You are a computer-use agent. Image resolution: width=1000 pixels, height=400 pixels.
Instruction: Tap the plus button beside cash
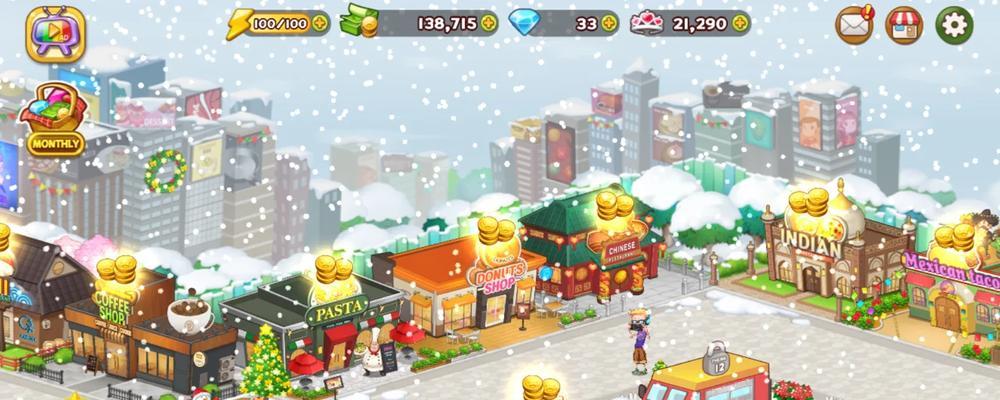point(488,22)
